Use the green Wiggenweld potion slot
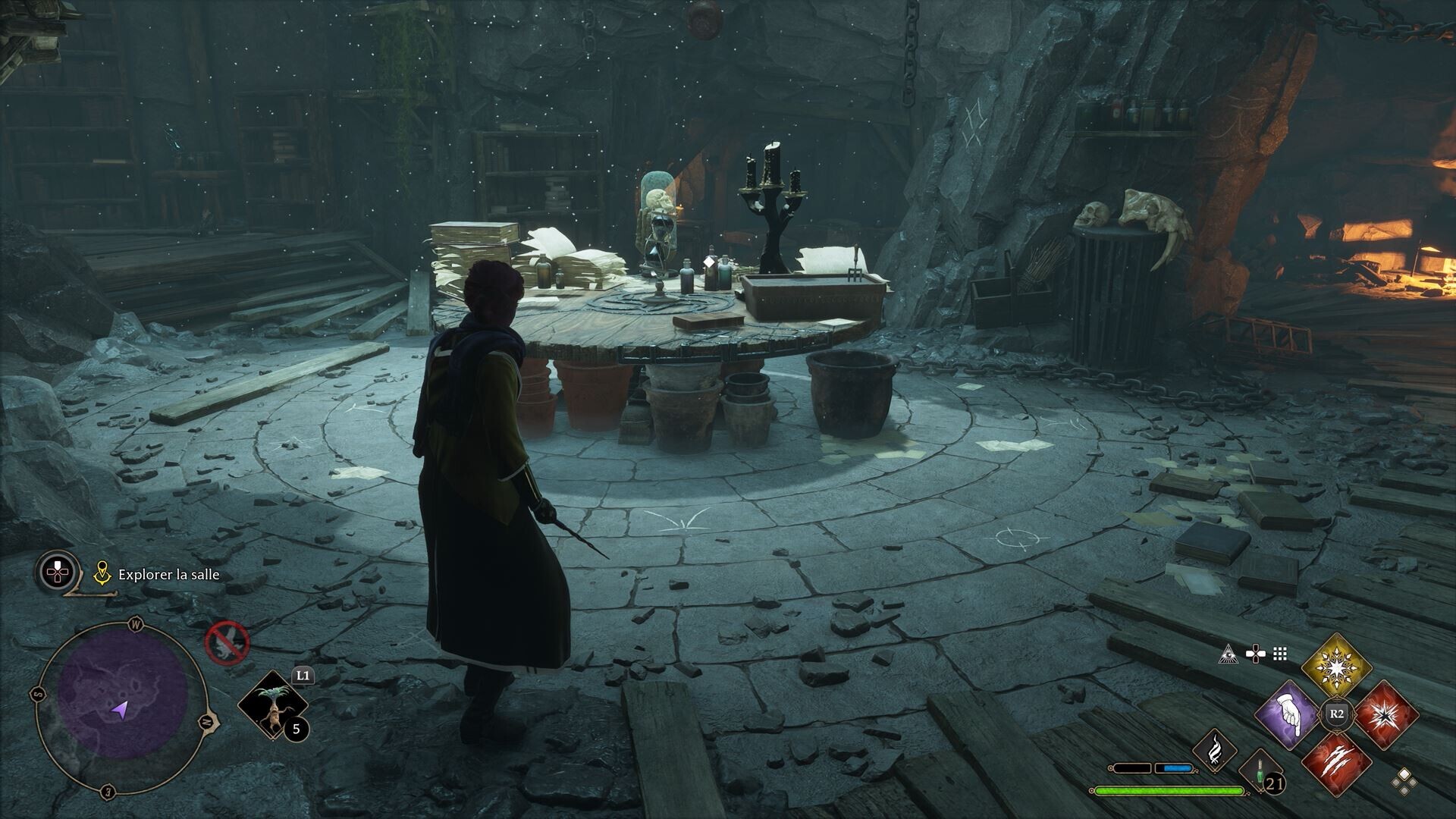This screenshot has height=819, width=1456. point(1259,772)
